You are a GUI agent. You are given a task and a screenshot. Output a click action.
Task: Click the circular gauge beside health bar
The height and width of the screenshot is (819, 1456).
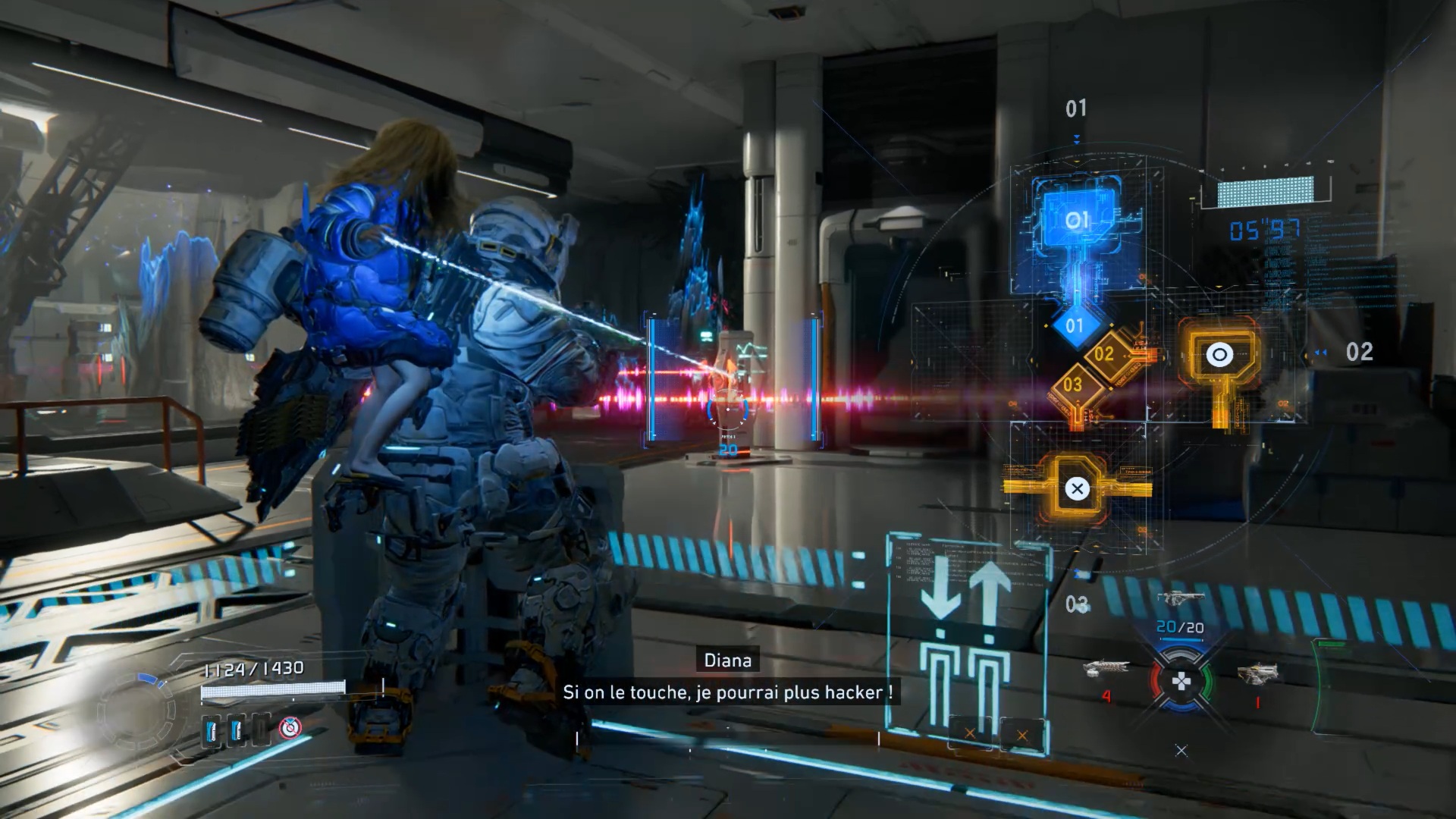[136, 711]
